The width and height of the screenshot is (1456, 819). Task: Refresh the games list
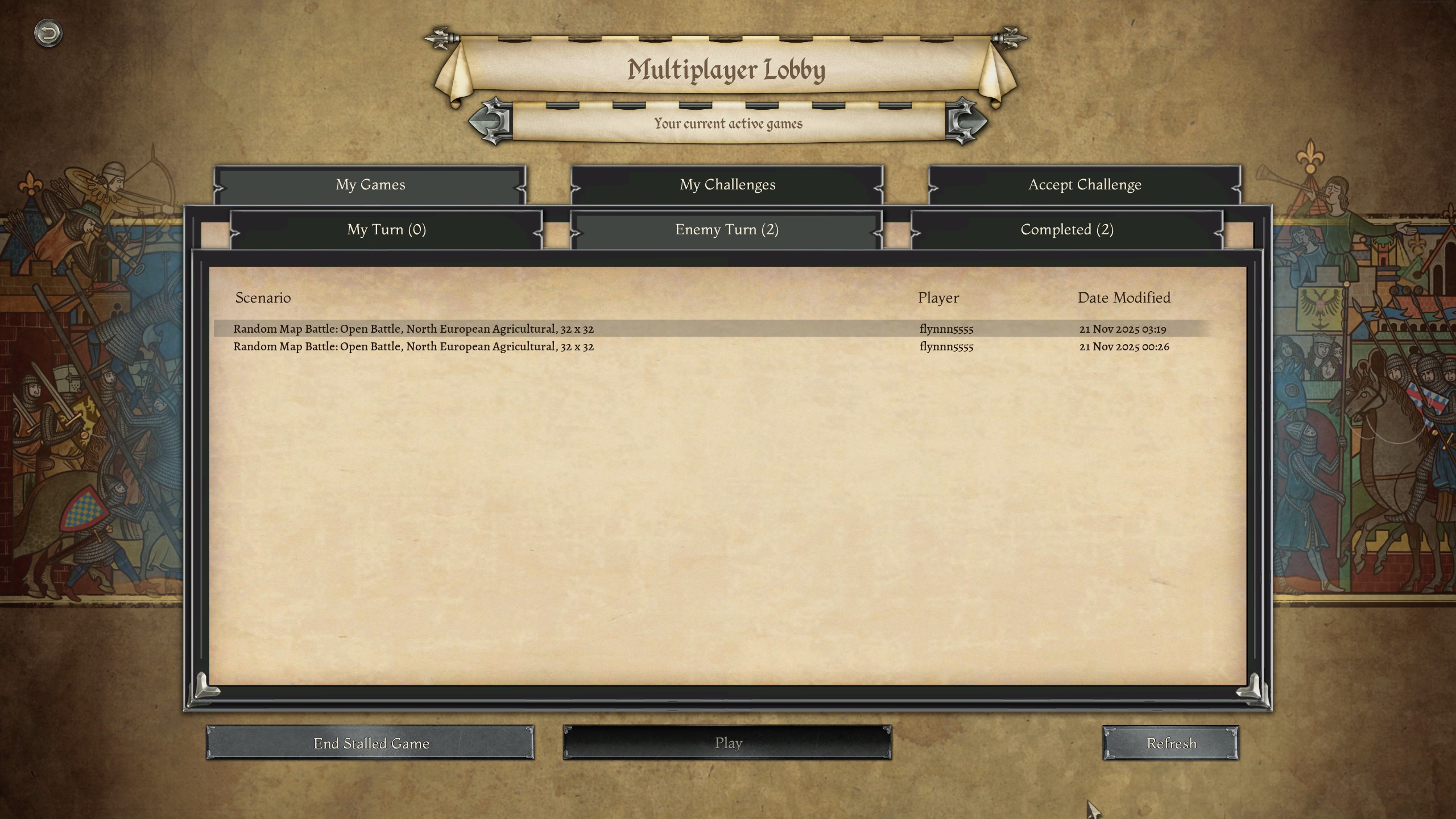point(1170,743)
